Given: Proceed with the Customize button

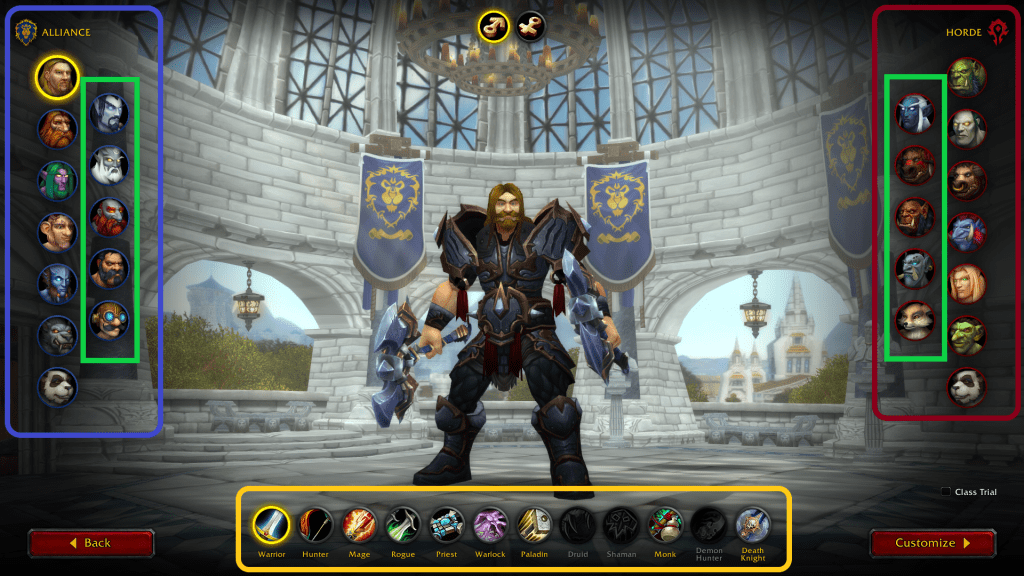Looking at the screenshot, I should tap(932, 543).
